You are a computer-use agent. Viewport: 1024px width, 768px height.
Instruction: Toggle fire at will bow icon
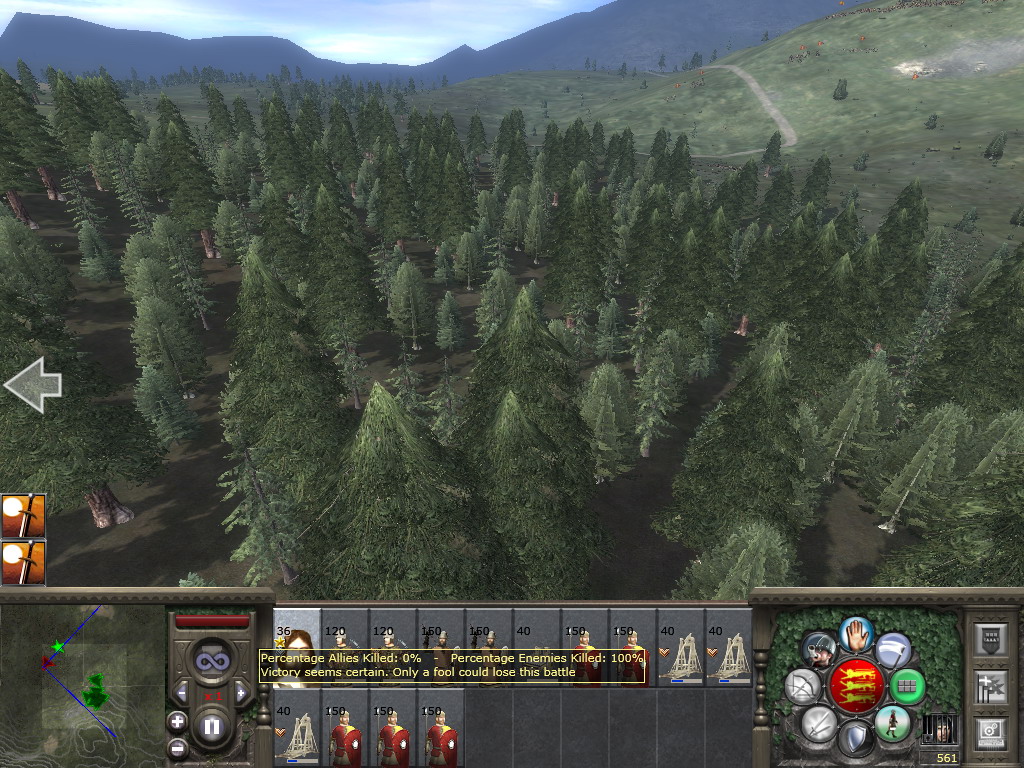pyautogui.click(x=803, y=686)
